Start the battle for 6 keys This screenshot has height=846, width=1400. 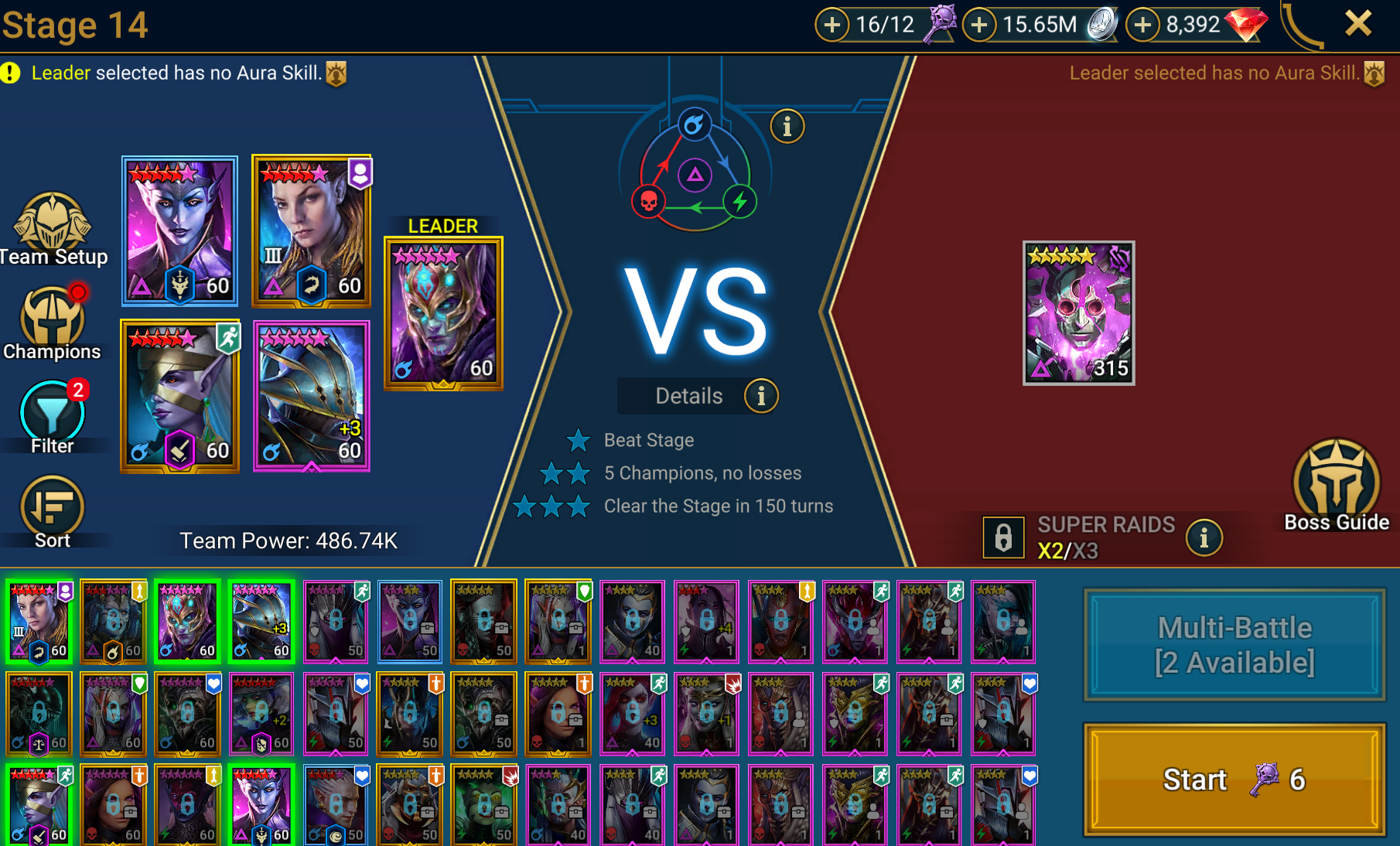(1234, 779)
